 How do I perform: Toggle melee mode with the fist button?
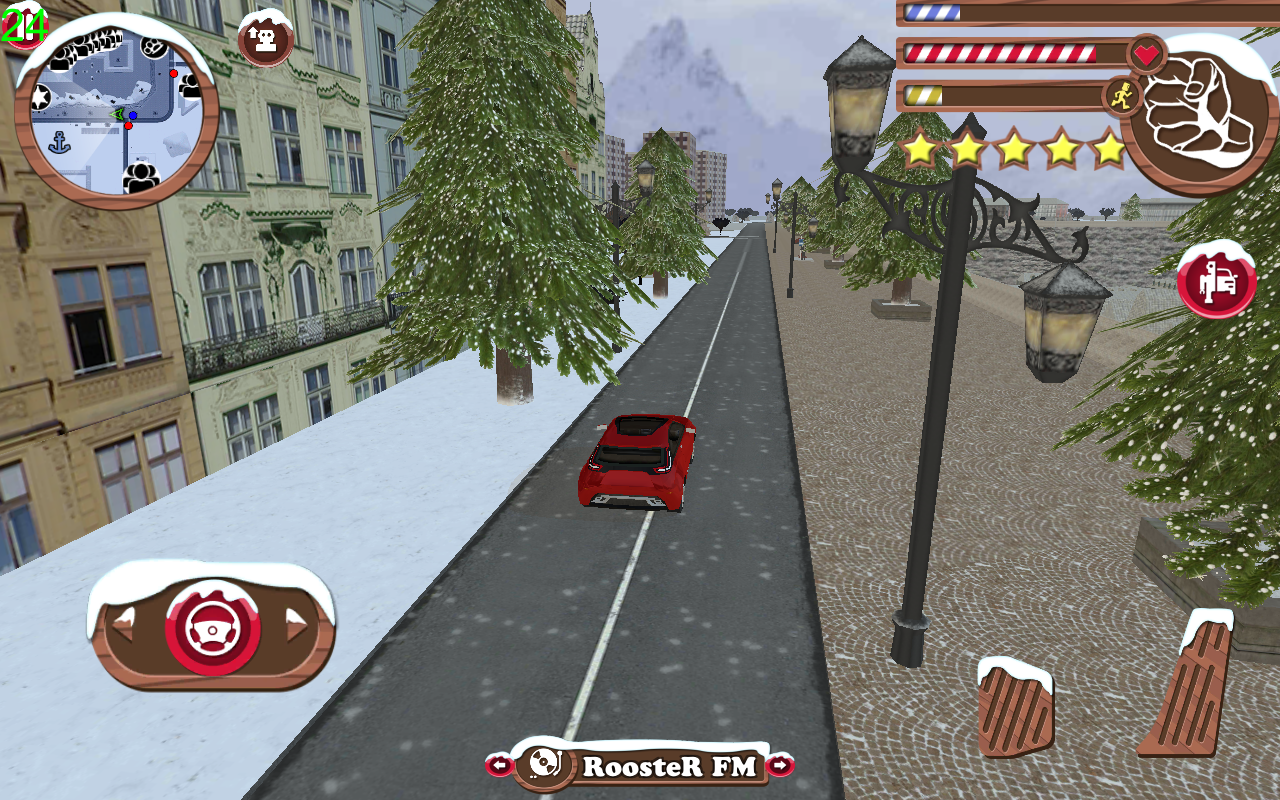tap(1197, 110)
